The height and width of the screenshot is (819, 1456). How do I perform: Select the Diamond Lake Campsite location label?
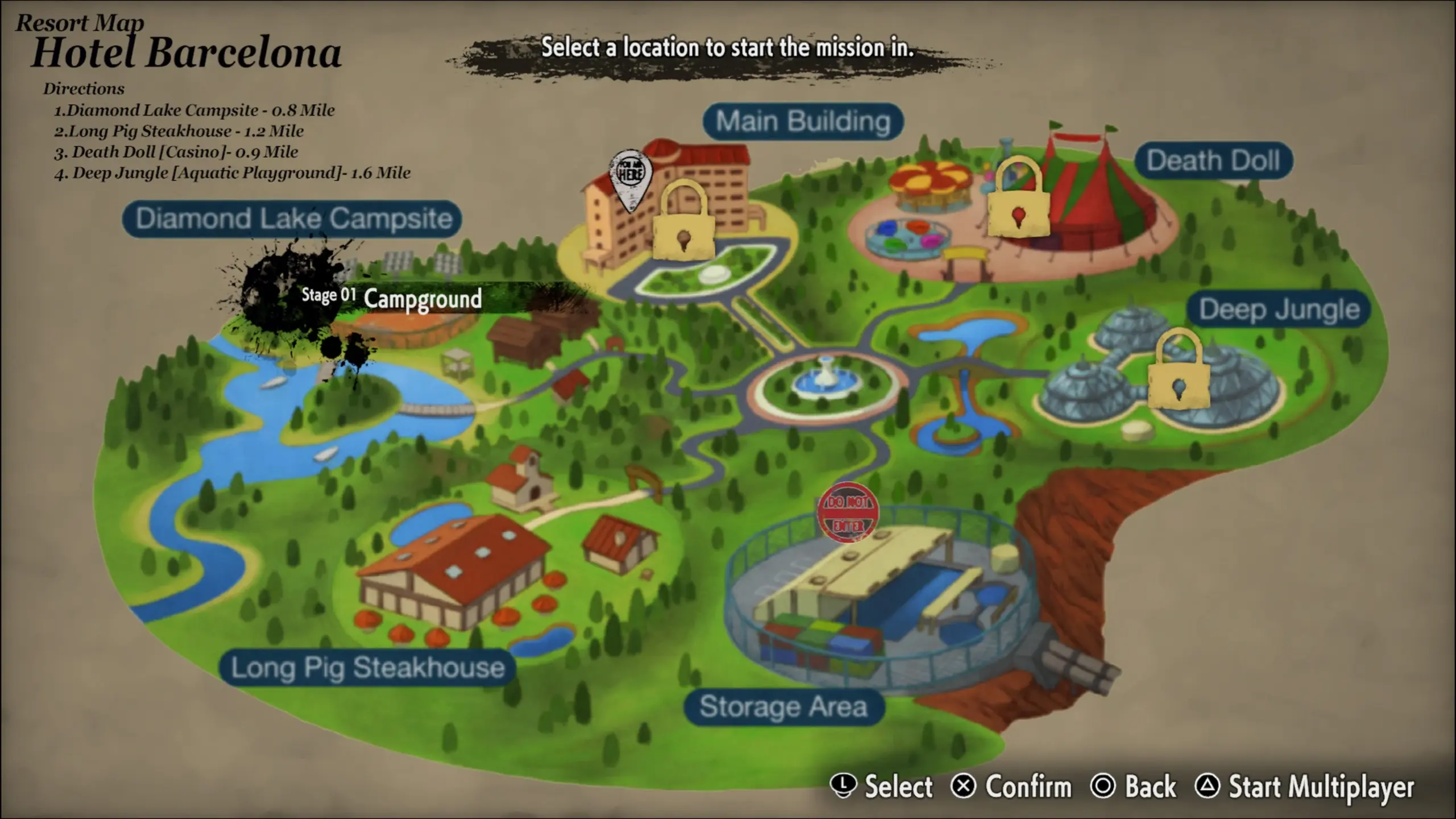click(x=292, y=219)
